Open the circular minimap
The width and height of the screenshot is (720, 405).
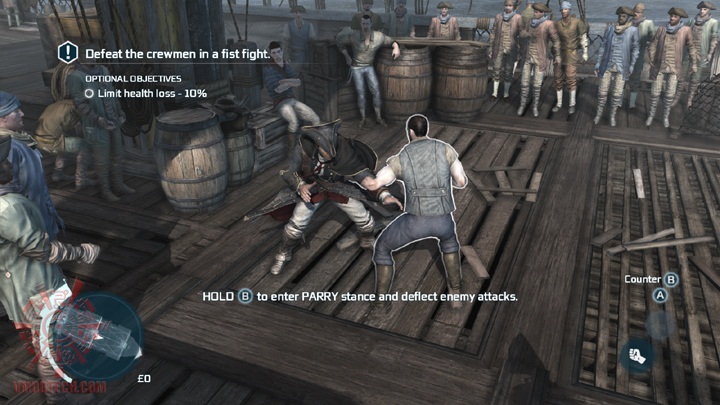[96, 338]
